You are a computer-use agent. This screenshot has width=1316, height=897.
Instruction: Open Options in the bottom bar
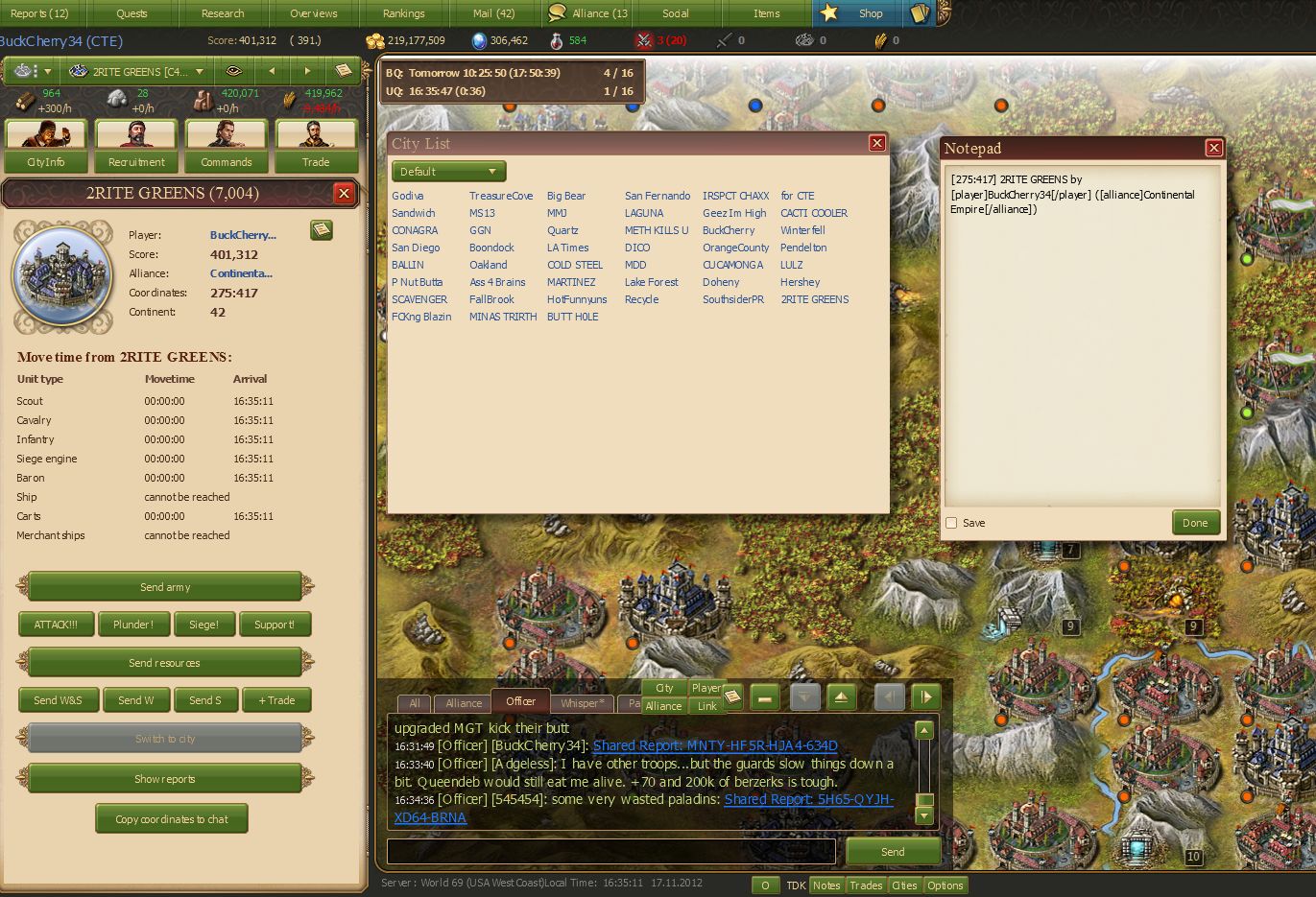coord(945,885)
